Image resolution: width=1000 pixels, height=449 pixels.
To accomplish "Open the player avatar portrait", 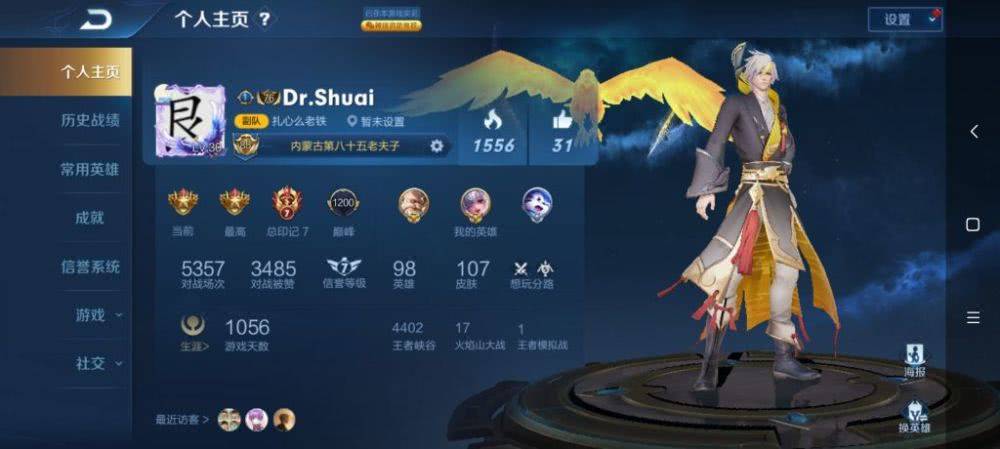I will (x=188, y=120).
